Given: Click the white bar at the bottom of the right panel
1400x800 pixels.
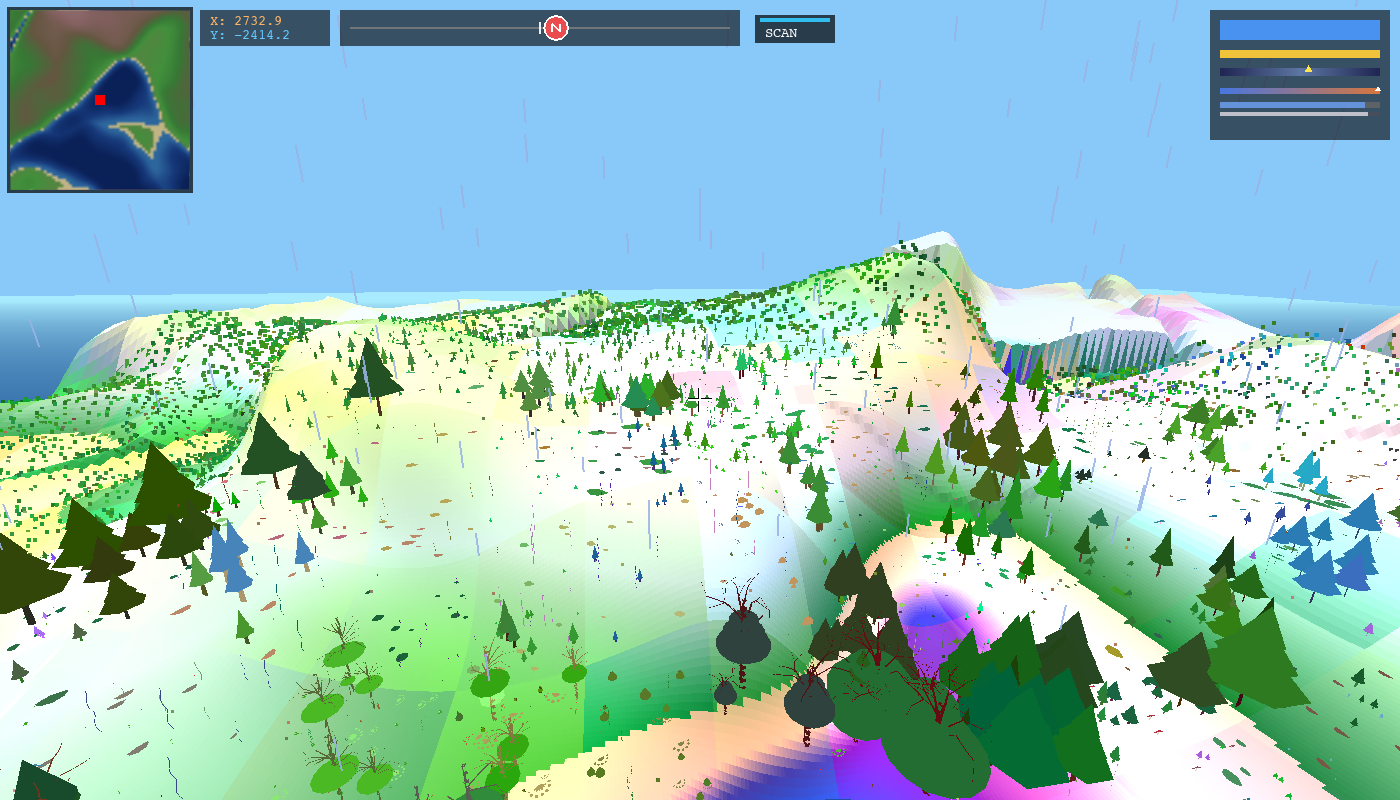Looking at the screenshot, I should coord(1290,114).
